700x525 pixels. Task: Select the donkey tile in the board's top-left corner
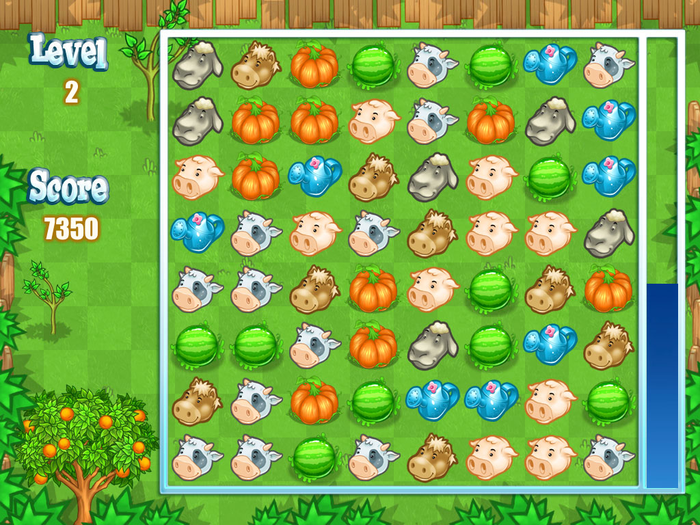pos(196,66)
